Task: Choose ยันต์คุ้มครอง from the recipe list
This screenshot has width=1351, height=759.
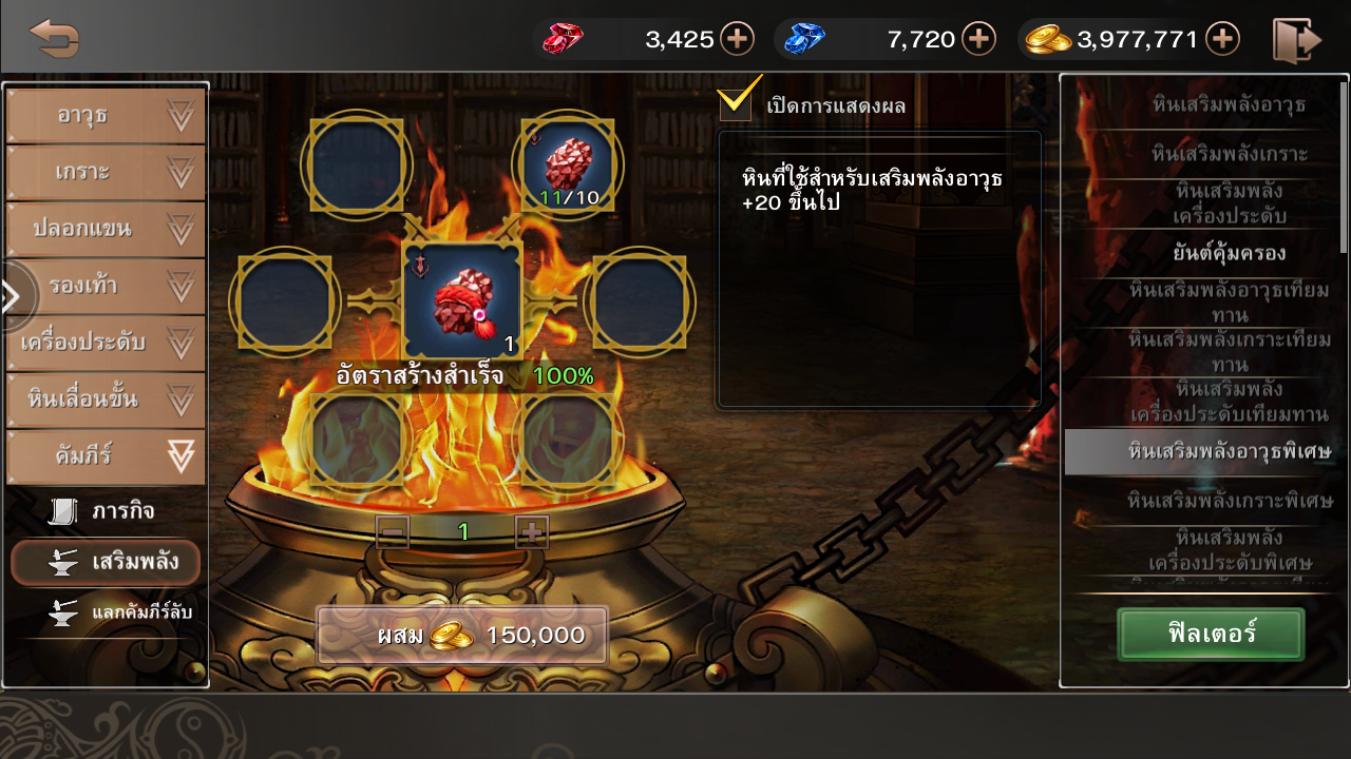Action: click(x=1228, y=253)
